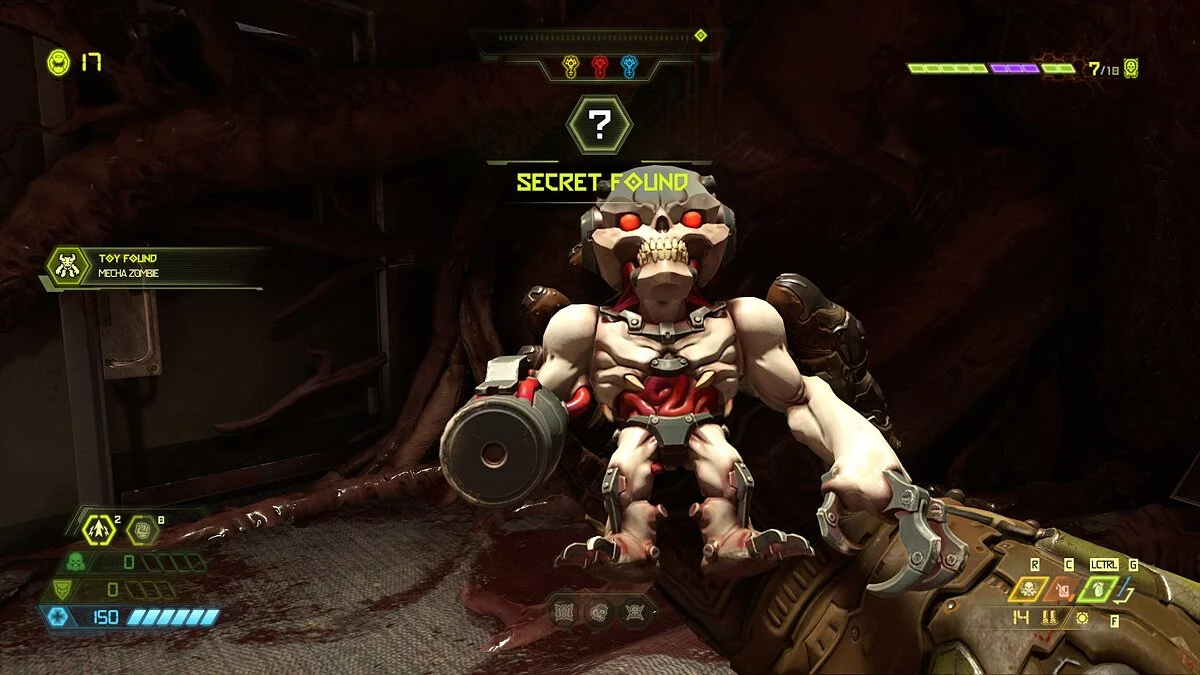Click the demon counter icon beside 7/18
1200x675 pixels.
[1131, 69]
